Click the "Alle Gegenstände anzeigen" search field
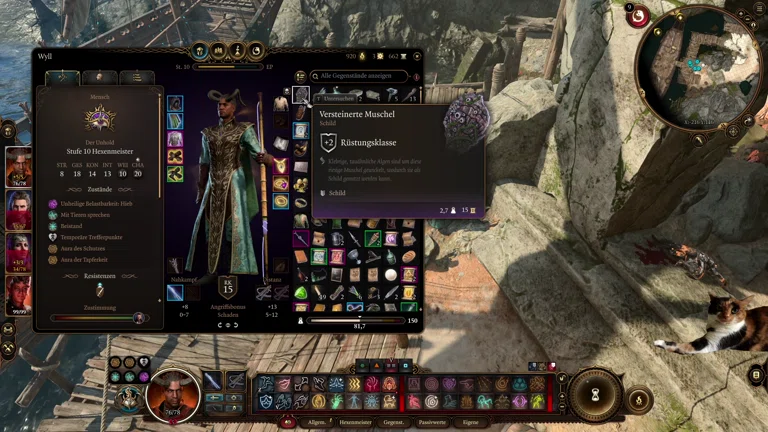The height and width of the screenshot is (432, 768). click(360, 76)
